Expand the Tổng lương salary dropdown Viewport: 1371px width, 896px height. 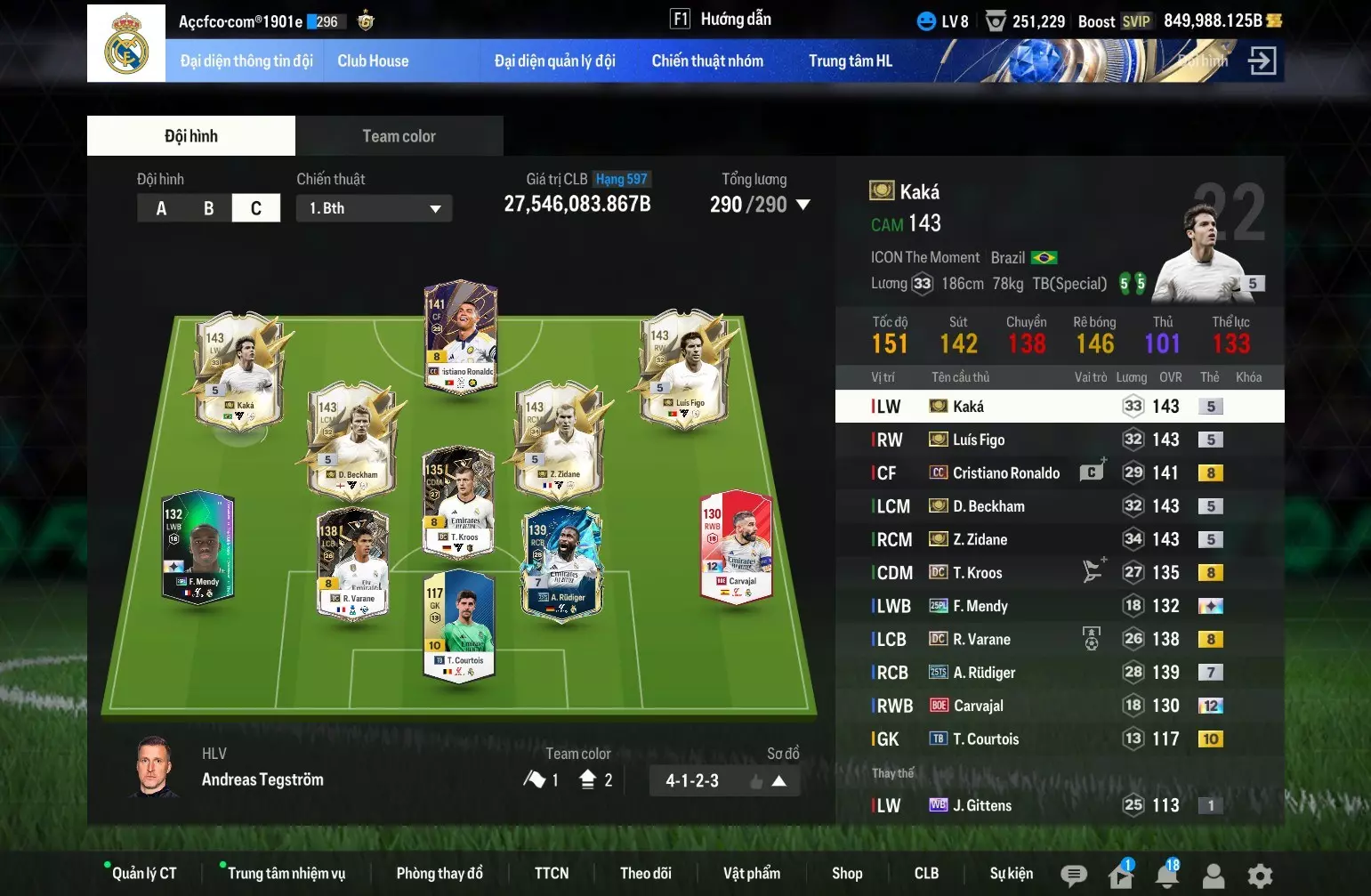802,205
